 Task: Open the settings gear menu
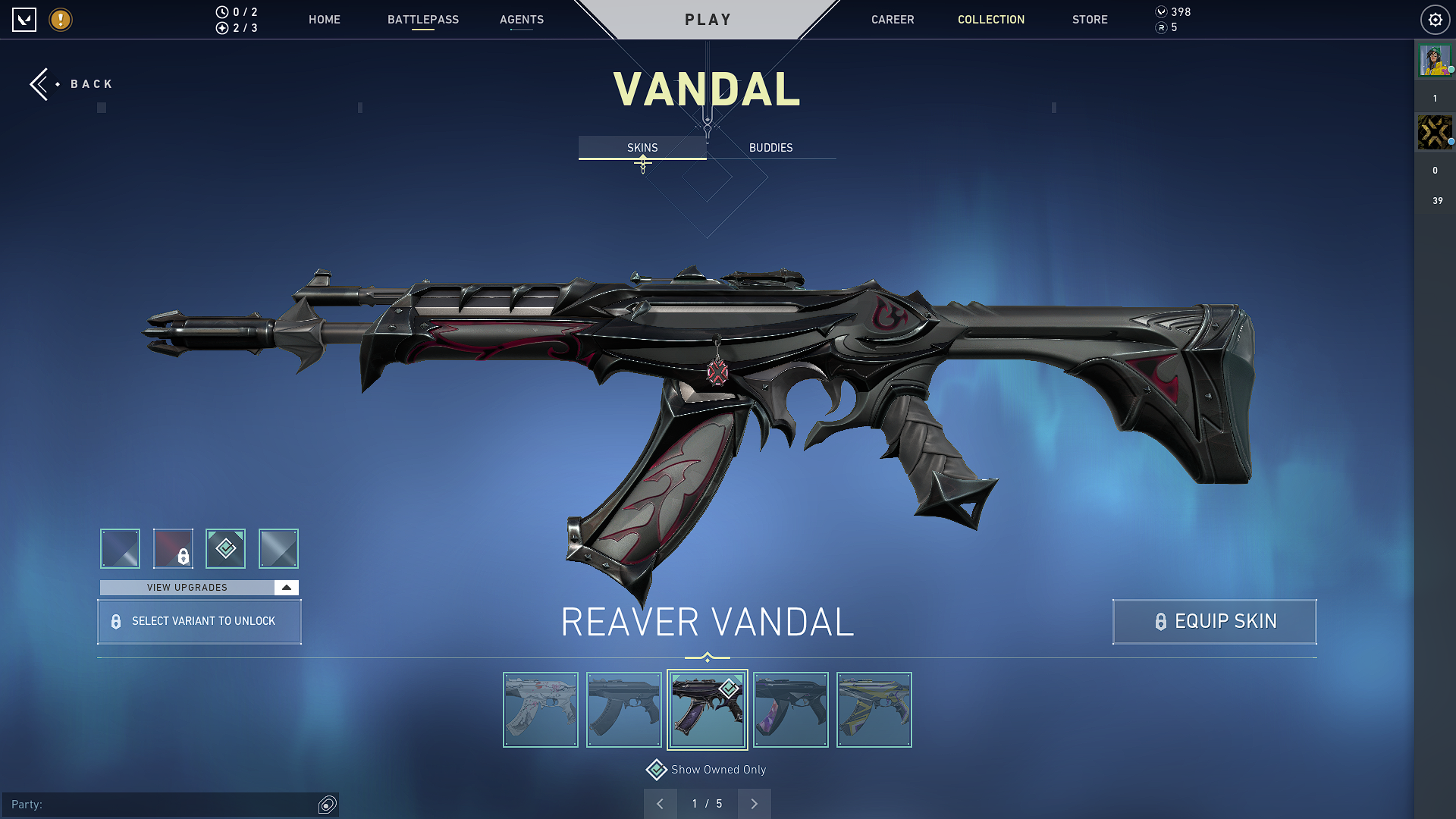click(1435, 20)
